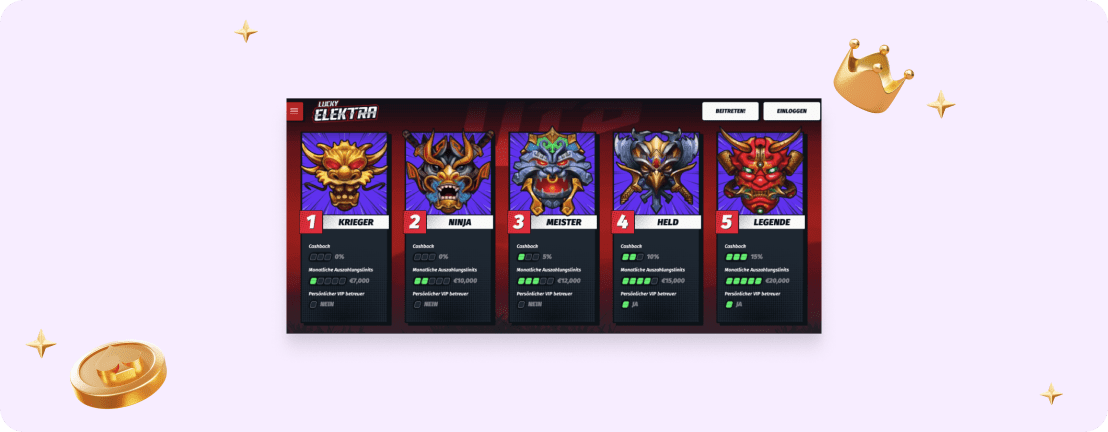1108x432 pixels.
Task: Choose the Meister VIP level card
Action: coord(553,226)
